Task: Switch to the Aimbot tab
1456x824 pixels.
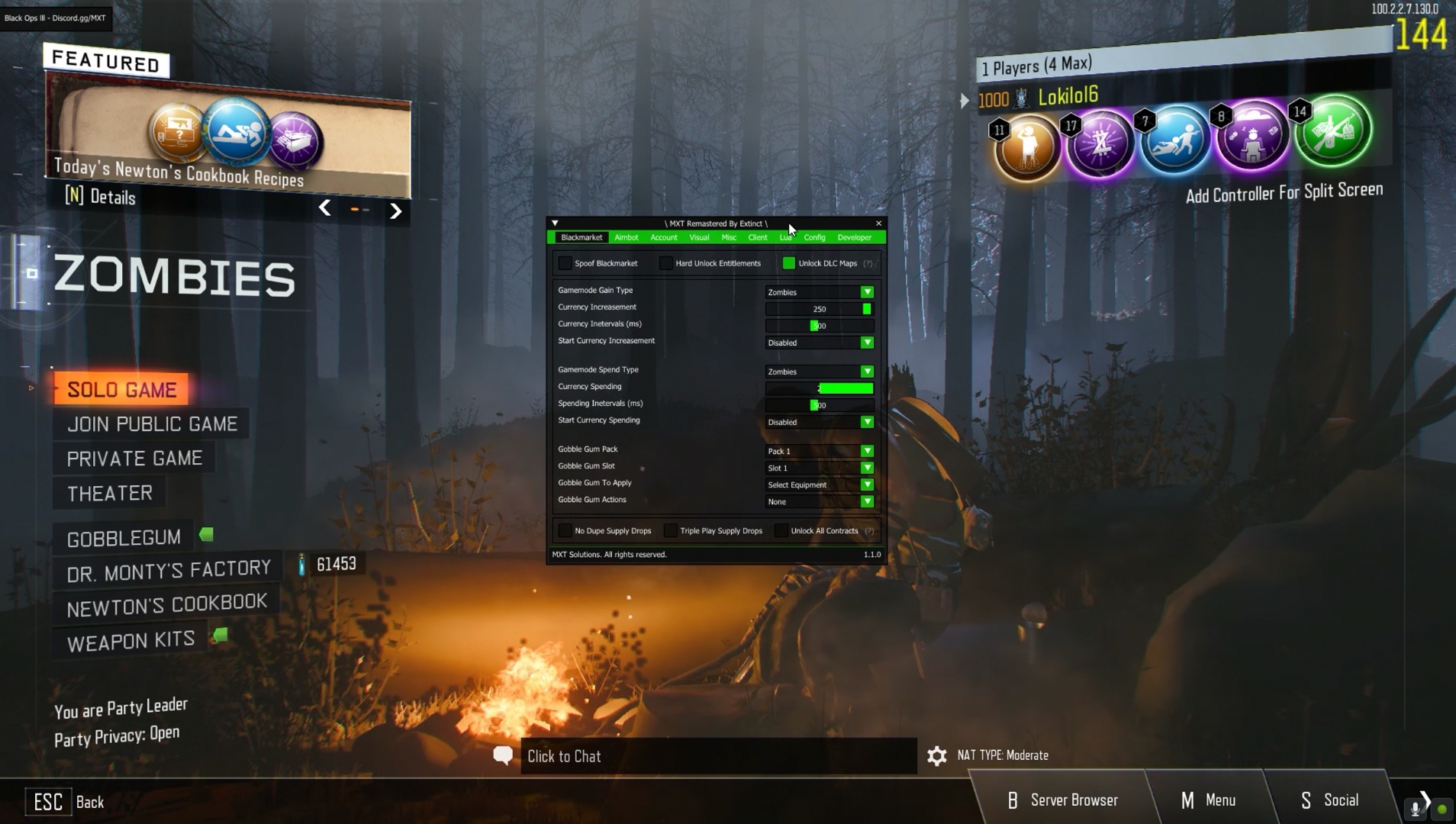Action: click(626, 237)
